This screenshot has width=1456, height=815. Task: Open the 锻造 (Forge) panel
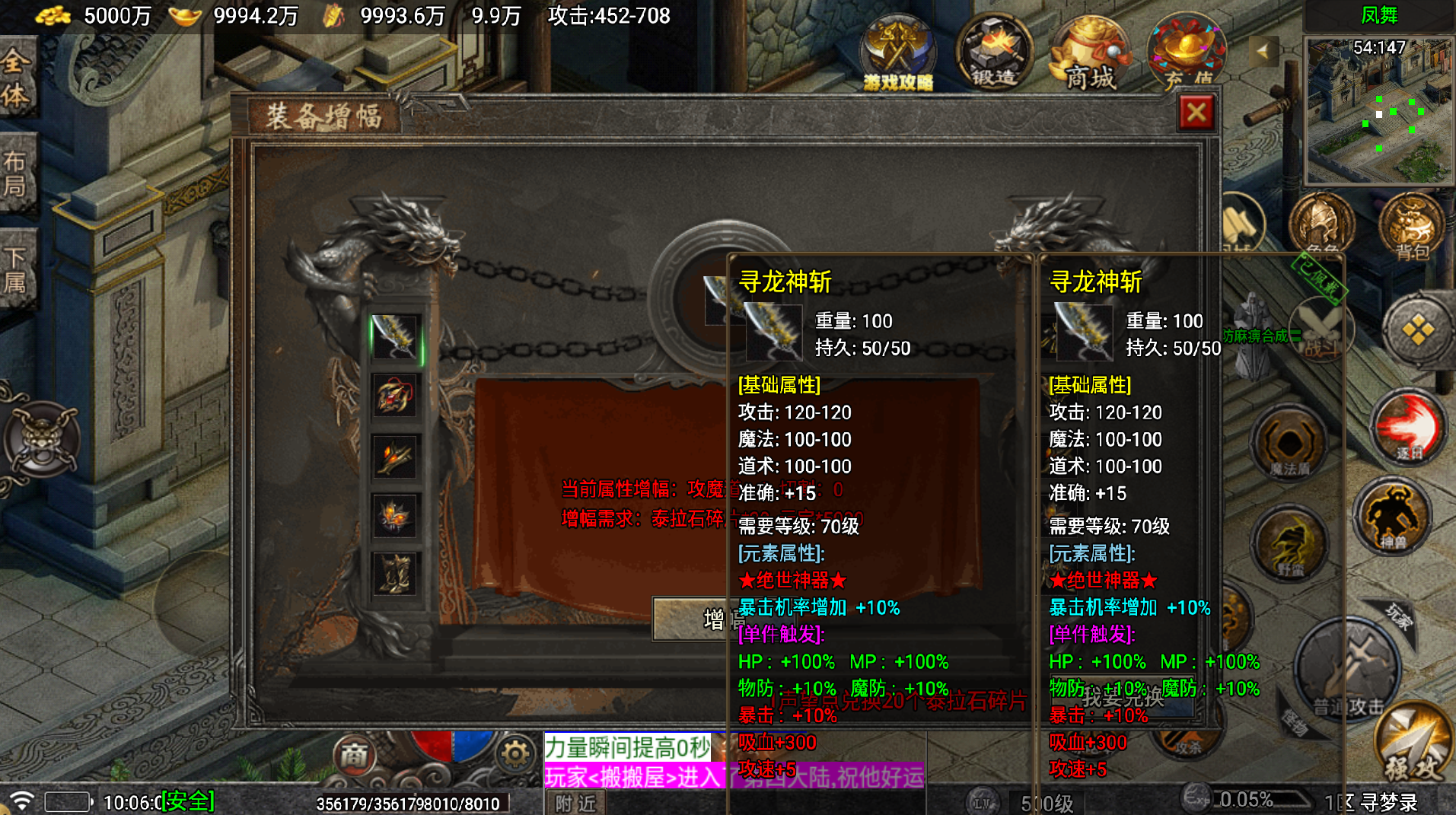pos(993,53)
